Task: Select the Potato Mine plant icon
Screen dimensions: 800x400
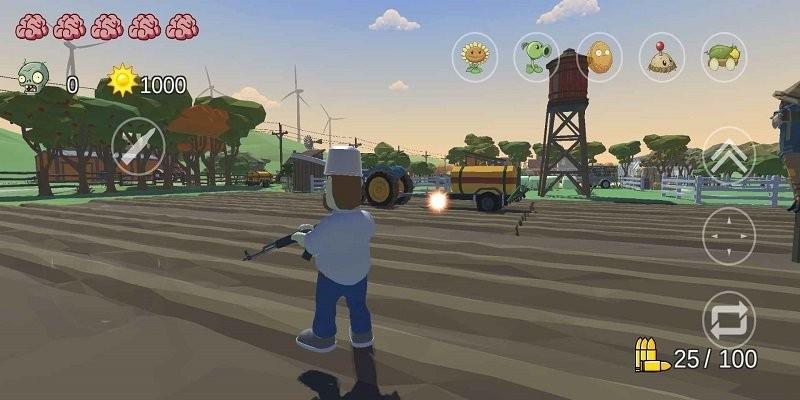Action: [x=661, y=57]
